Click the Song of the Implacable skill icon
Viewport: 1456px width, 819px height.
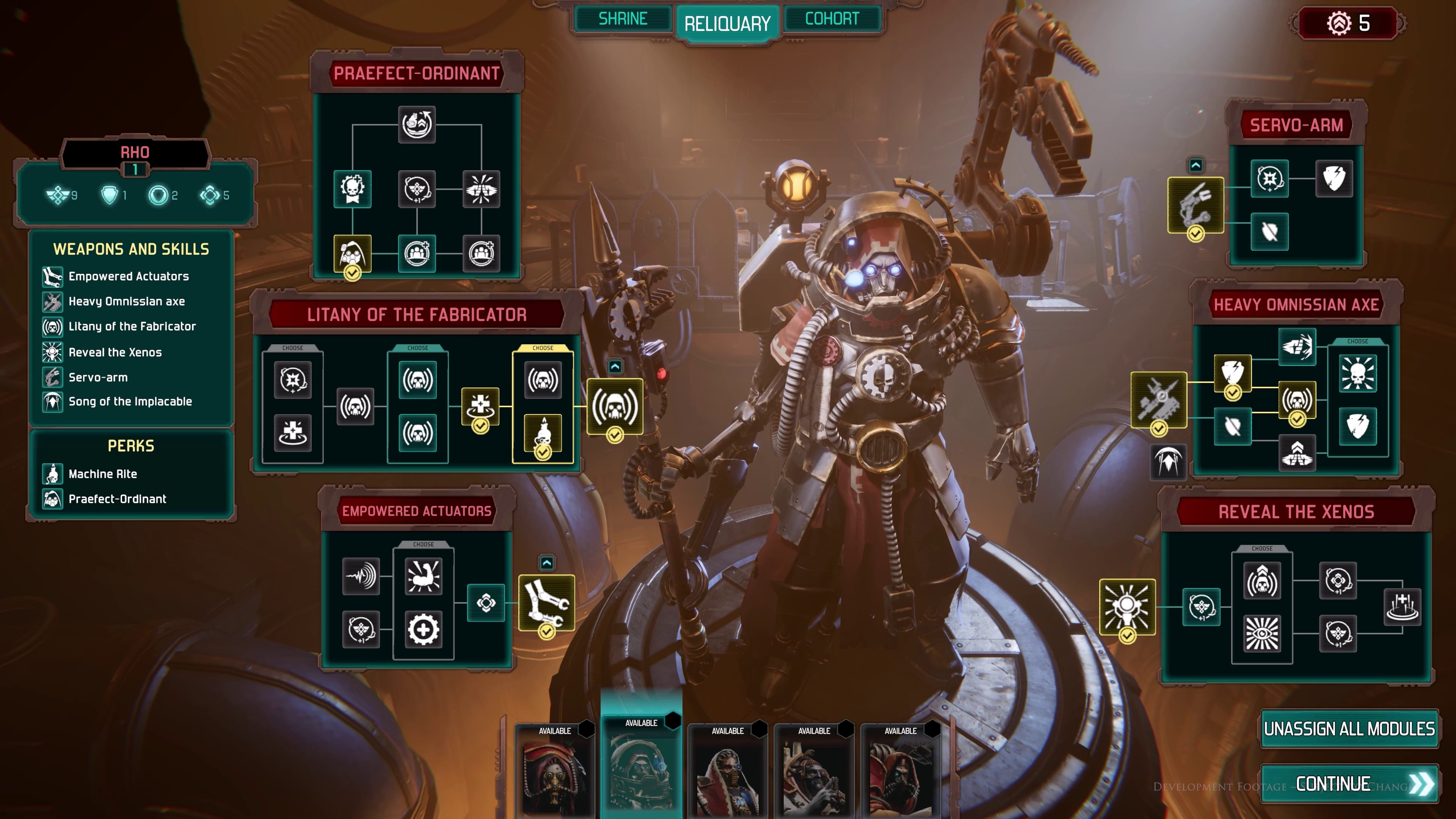53,402
